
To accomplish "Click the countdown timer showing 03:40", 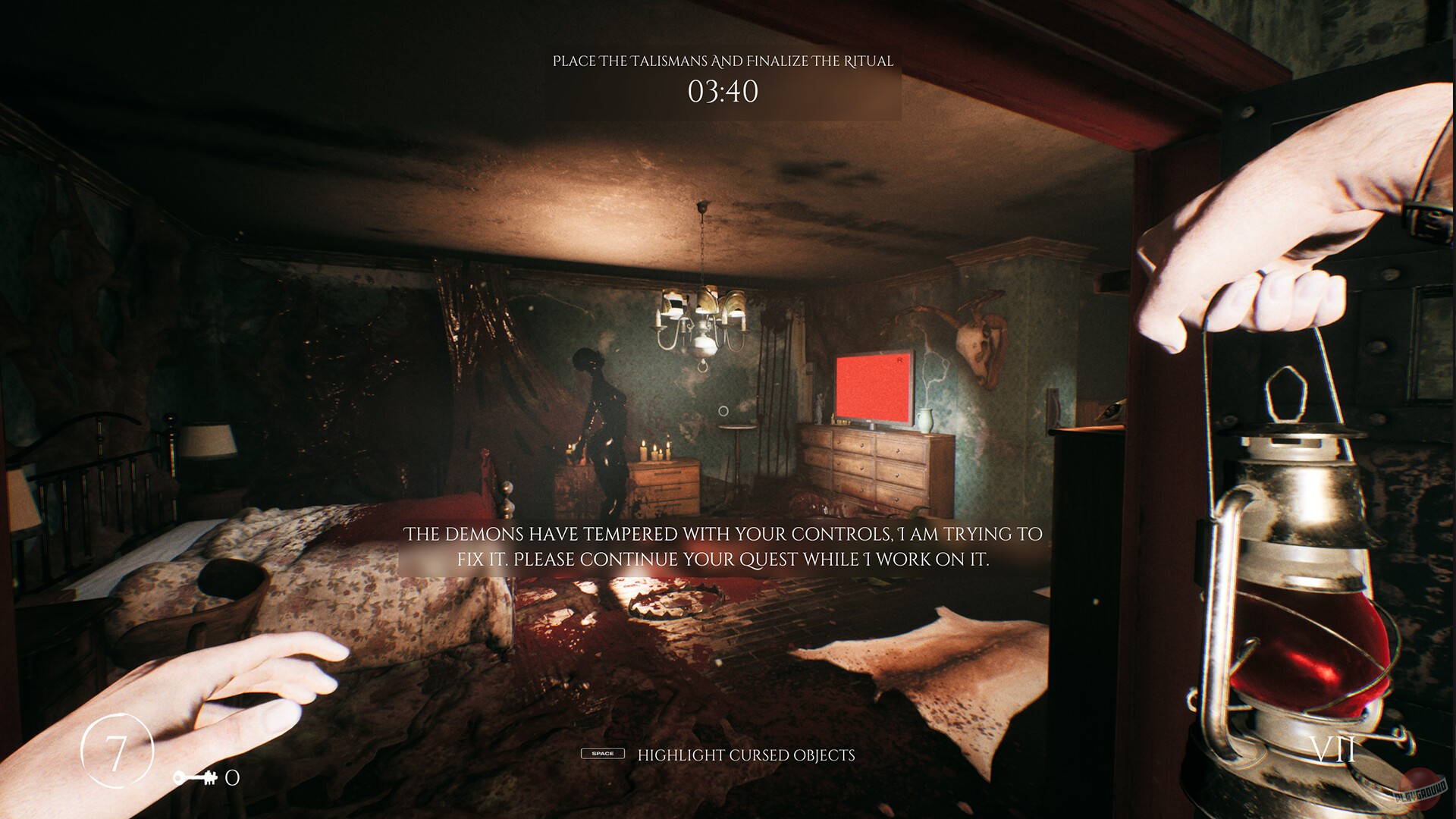I will (723, 93).
